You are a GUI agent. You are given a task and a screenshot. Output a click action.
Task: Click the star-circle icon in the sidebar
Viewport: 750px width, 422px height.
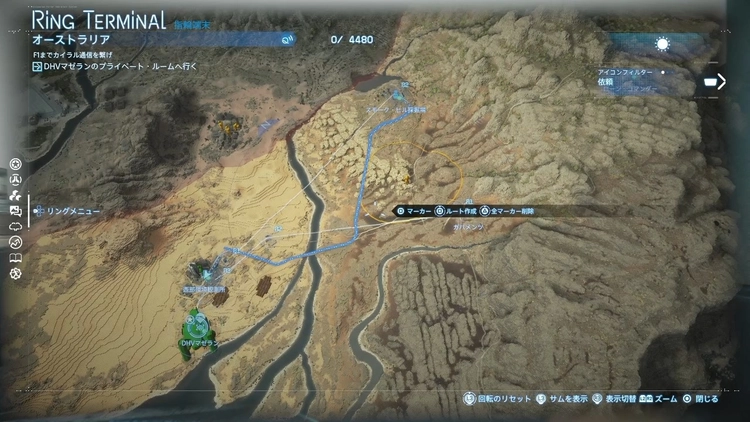[x=15, y=164]
